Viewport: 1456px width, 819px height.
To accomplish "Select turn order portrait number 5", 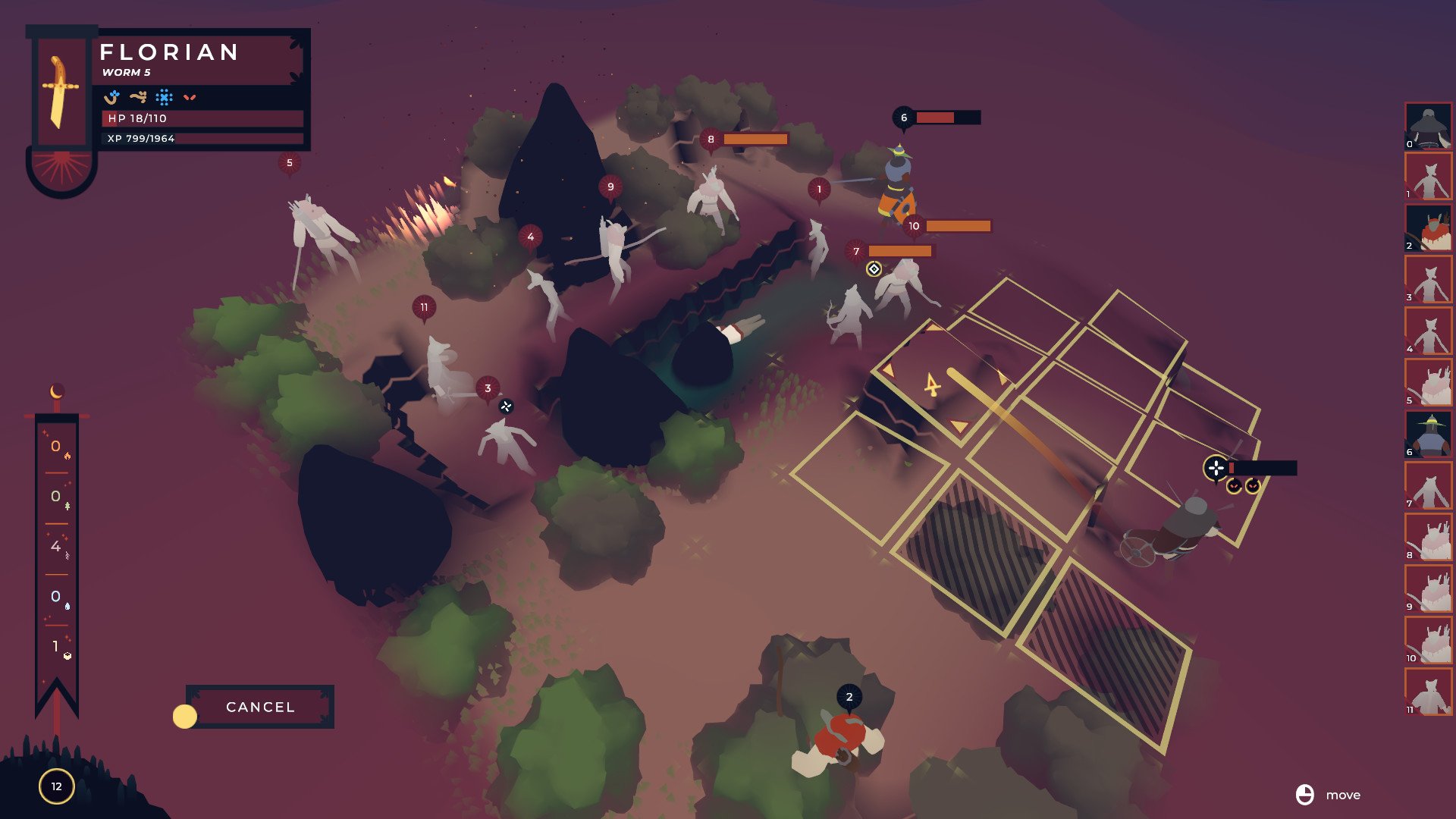I will [1429, 383].
